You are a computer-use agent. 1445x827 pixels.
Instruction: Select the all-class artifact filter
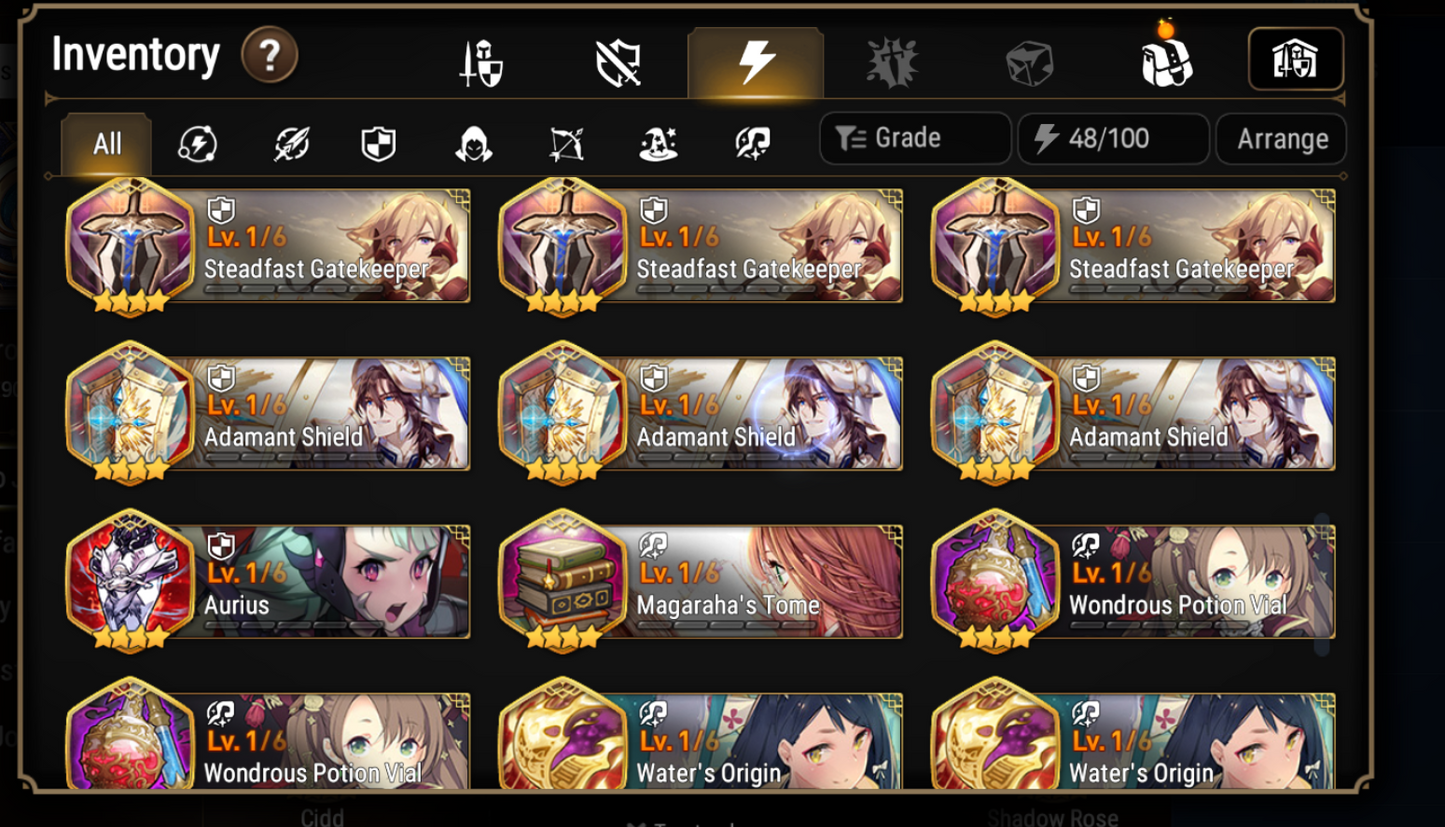pos(198,143)
